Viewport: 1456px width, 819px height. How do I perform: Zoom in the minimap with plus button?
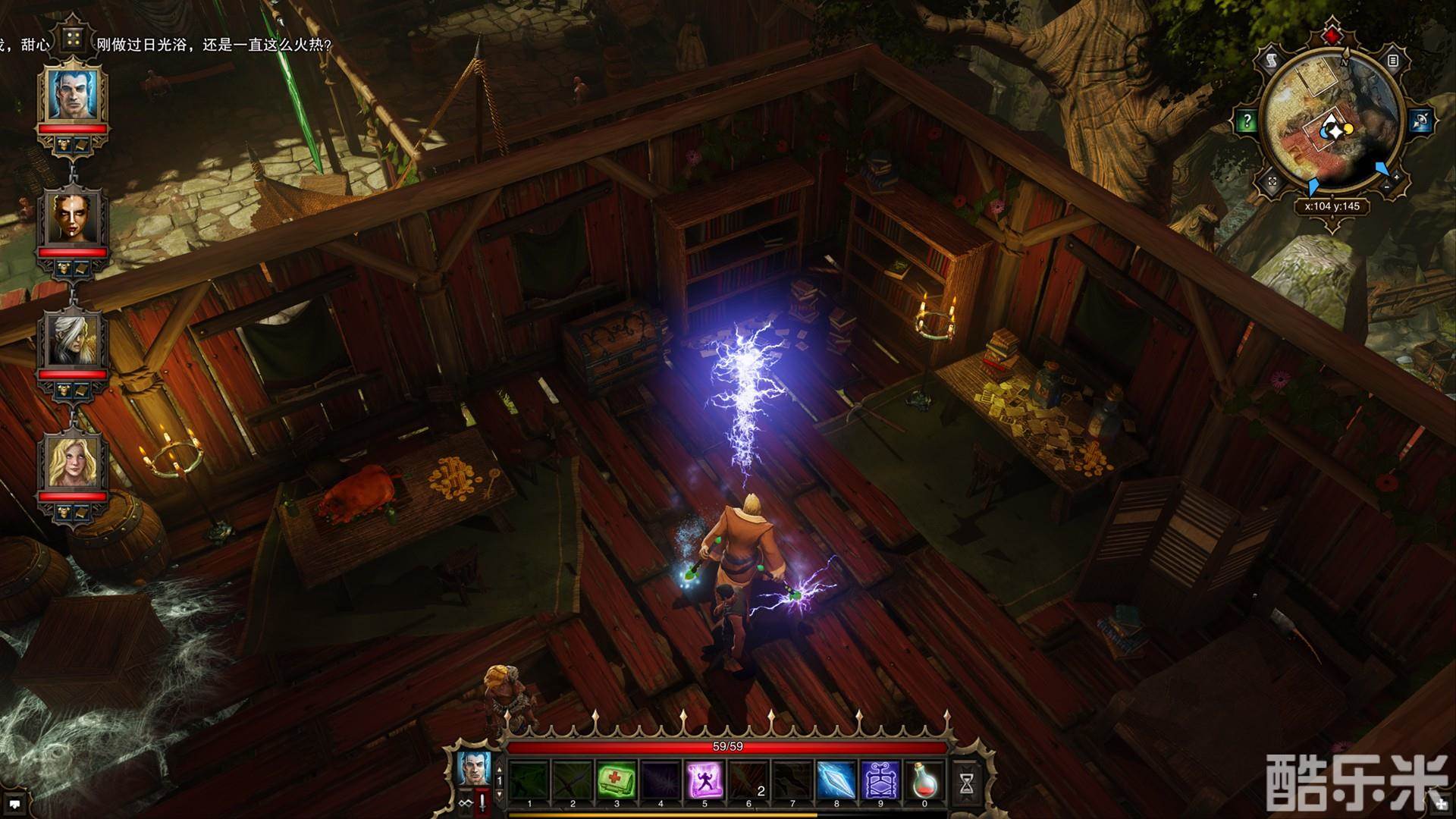[x=1397, y=177]
